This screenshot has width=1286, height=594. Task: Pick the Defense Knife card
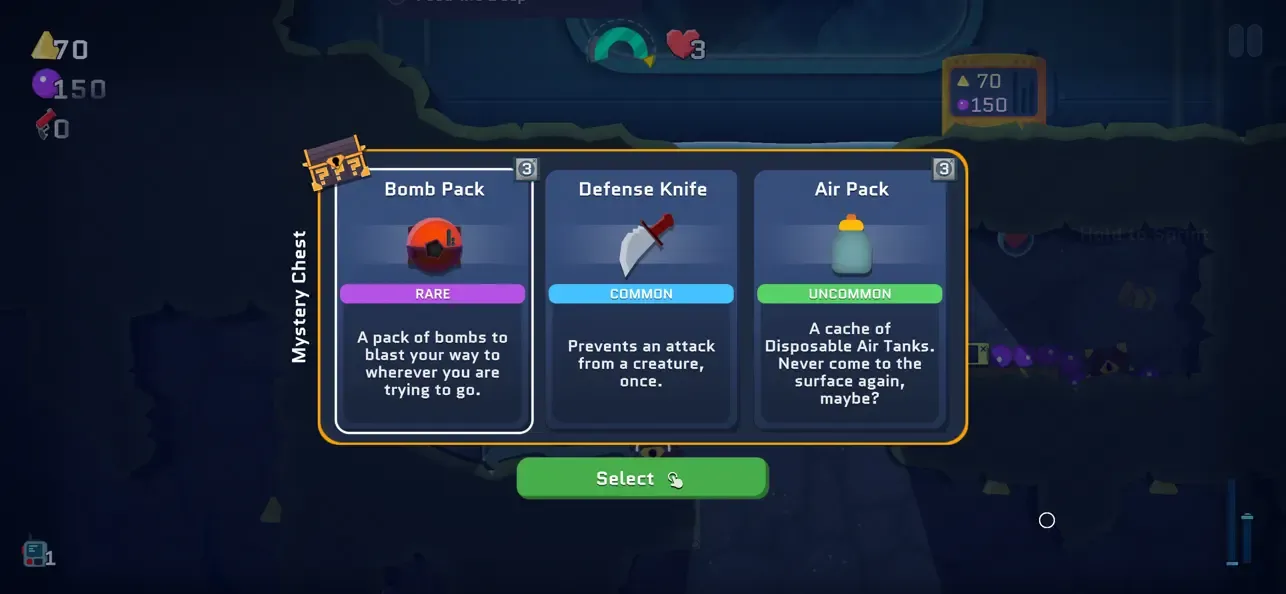point(641,300)
